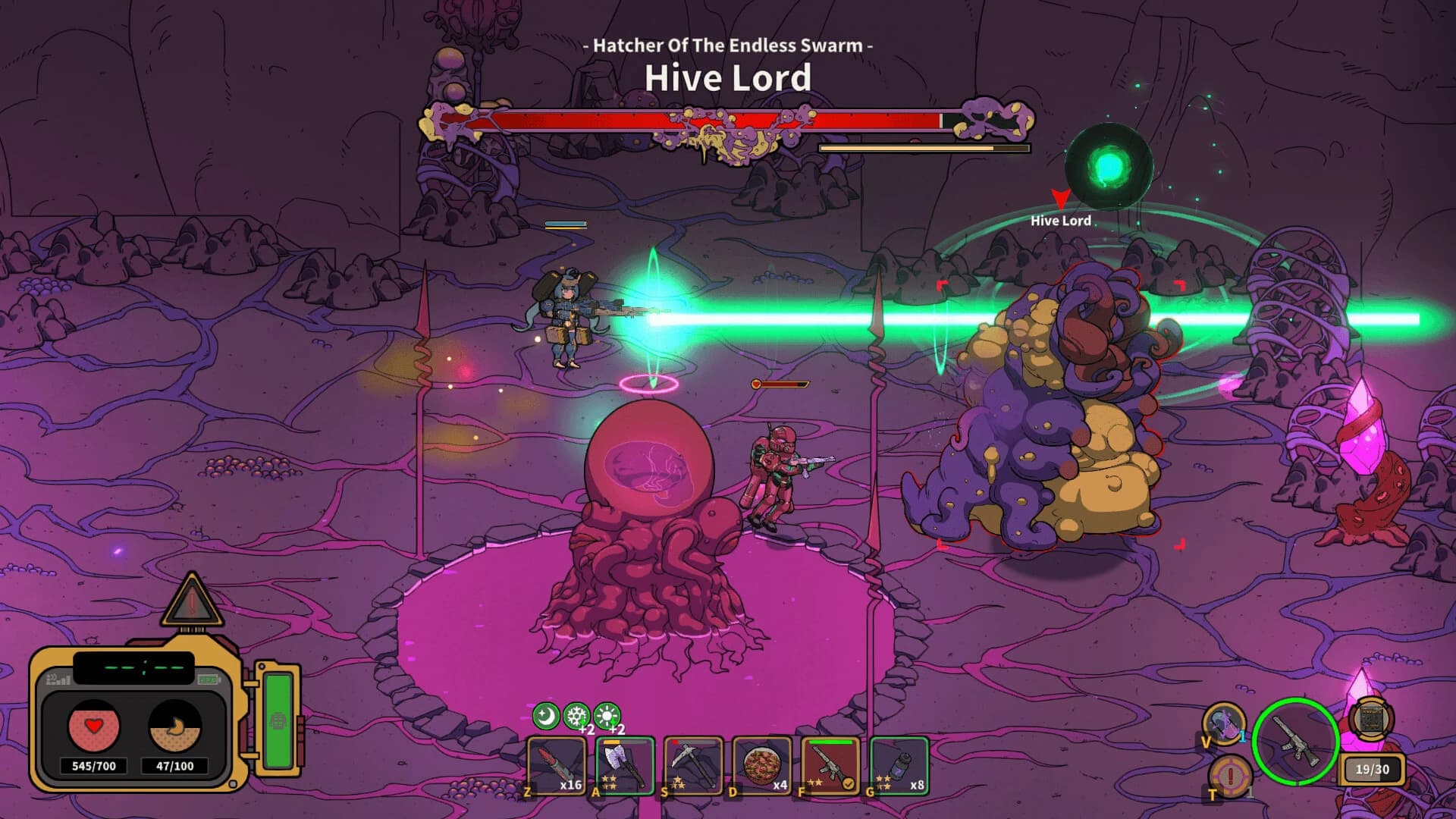Click the sun +2 buff icon
Viewport: 1456px width, 819px height.
[x=607, y=714]
